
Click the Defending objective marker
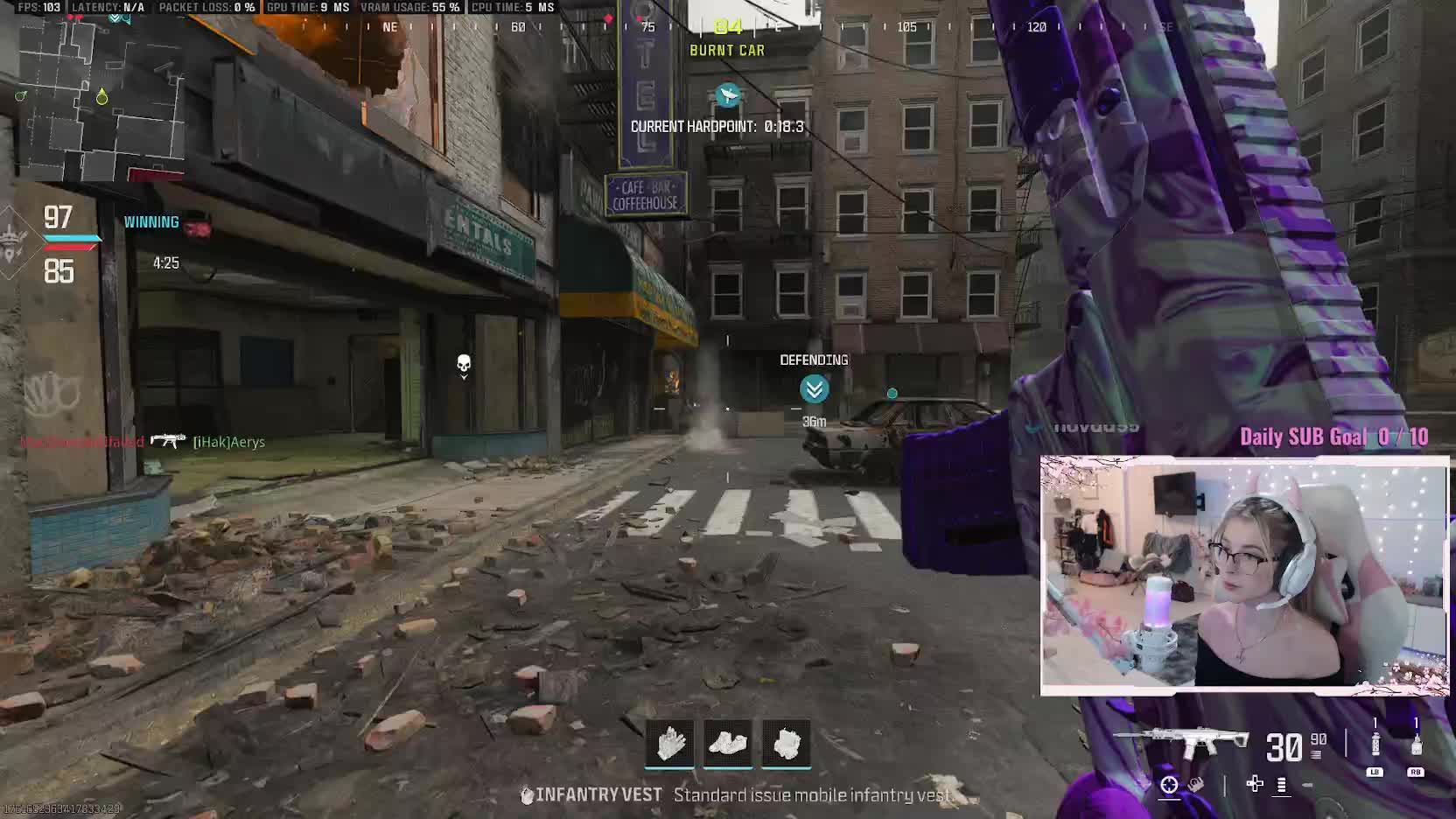coord(814,388)
